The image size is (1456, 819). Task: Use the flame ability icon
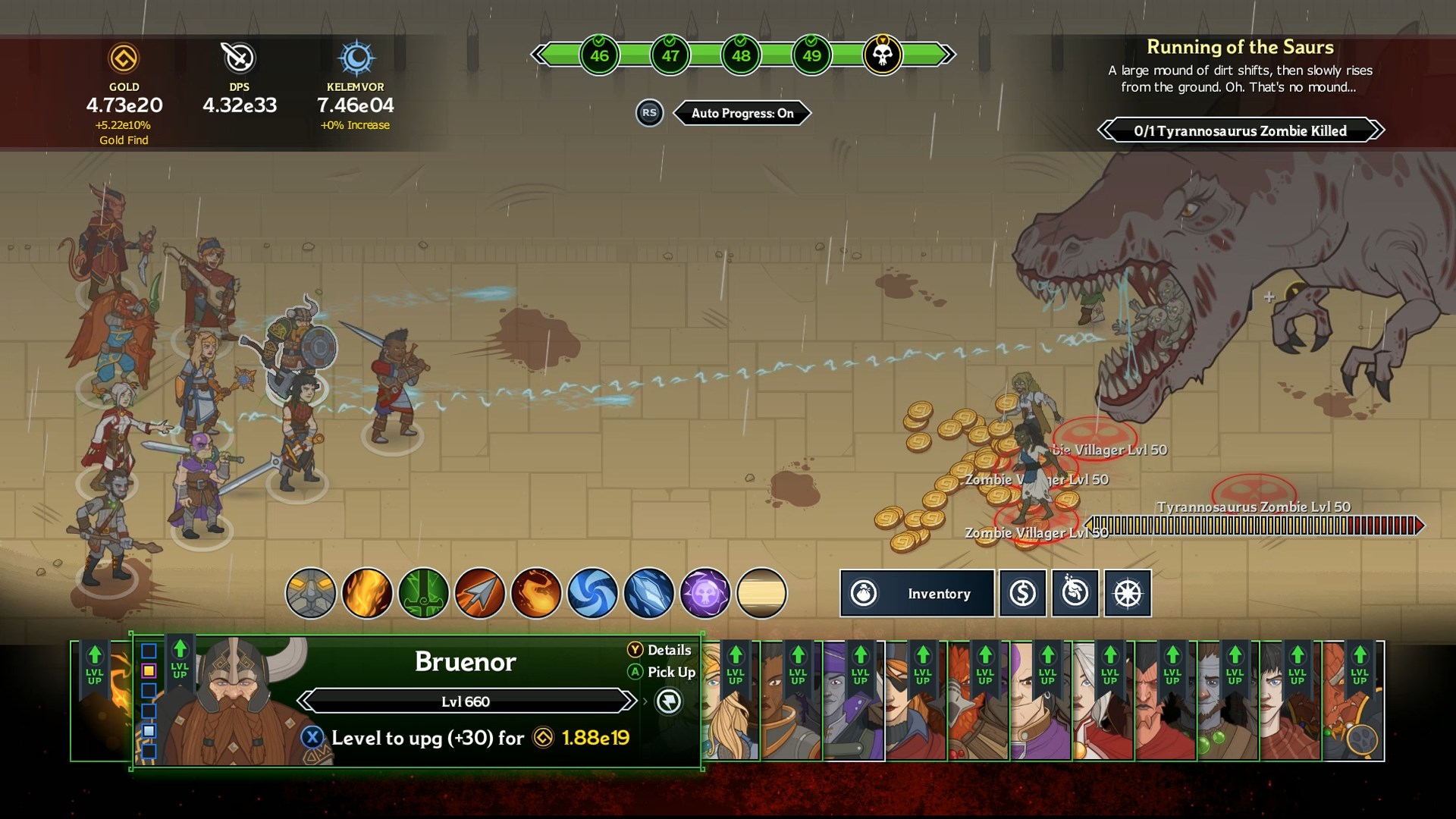367,593
